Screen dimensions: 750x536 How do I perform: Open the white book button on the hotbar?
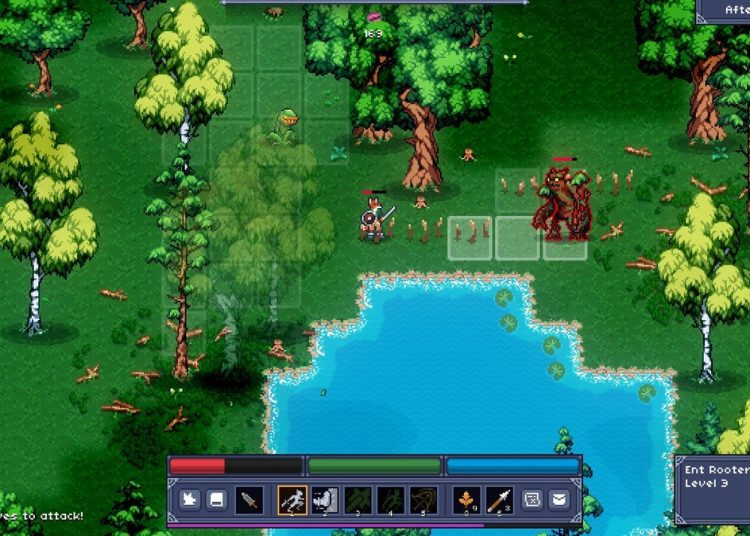(216, 499)
